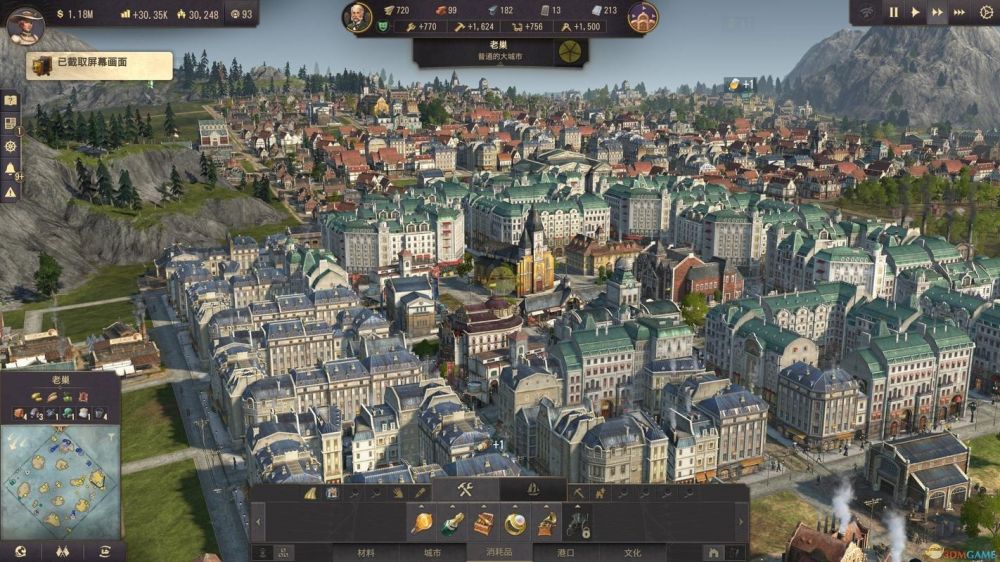The image size is (1000, 562).
Task: Click the player portrait avatar
Action: point(24,25)
